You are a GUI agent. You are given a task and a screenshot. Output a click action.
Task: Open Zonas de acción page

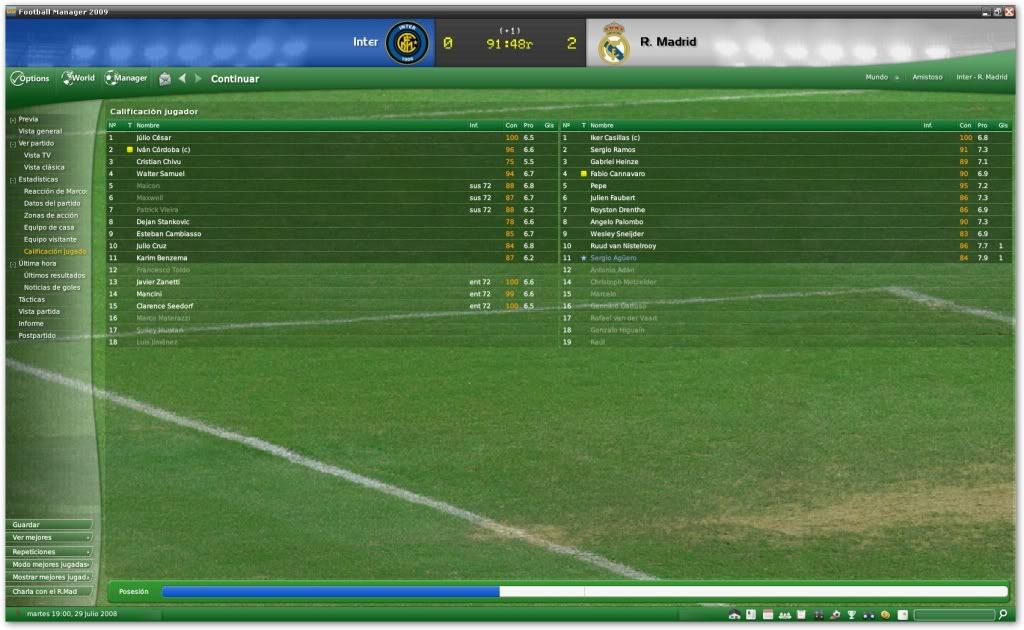pos(51,215)
